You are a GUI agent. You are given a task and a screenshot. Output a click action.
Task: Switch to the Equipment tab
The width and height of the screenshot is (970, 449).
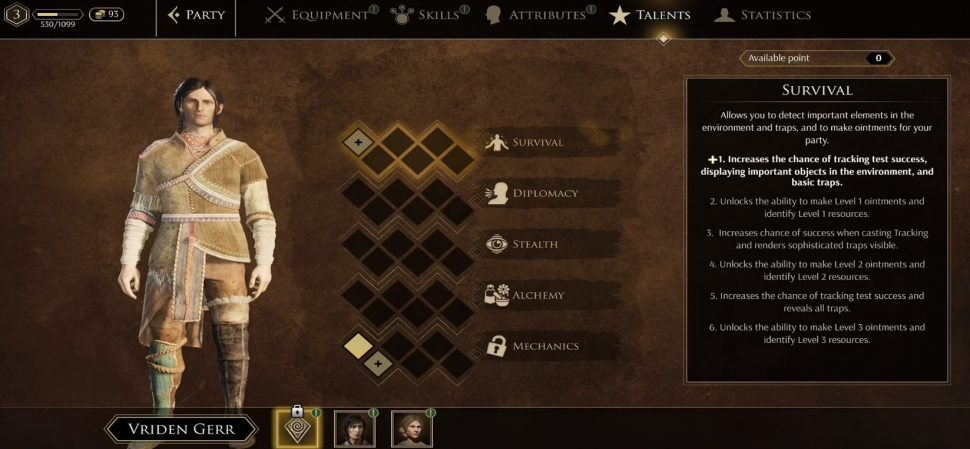tap(317, 15)
